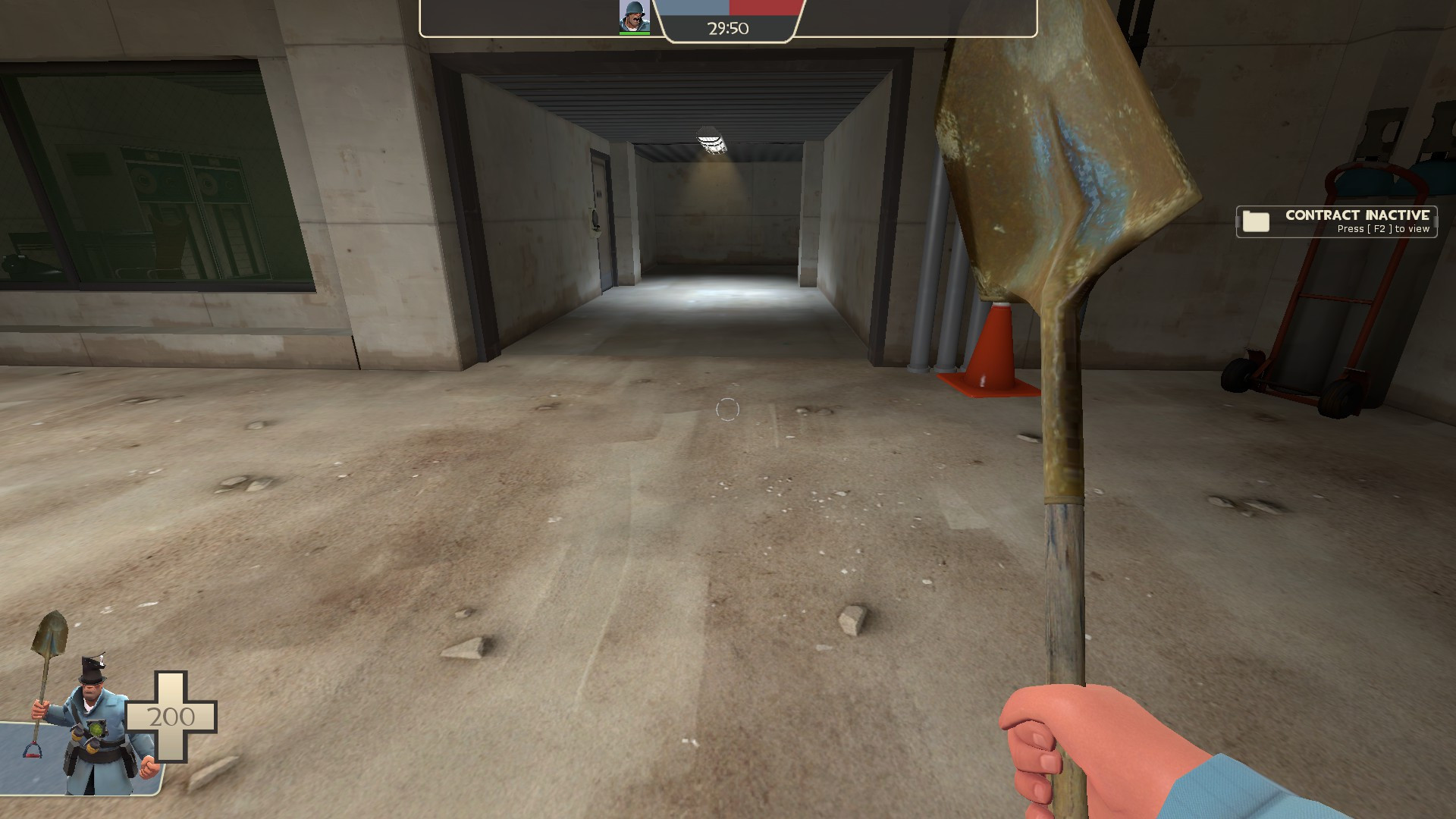Click the contract folder icon
1456x819 pixels.
coord(1258,221)
